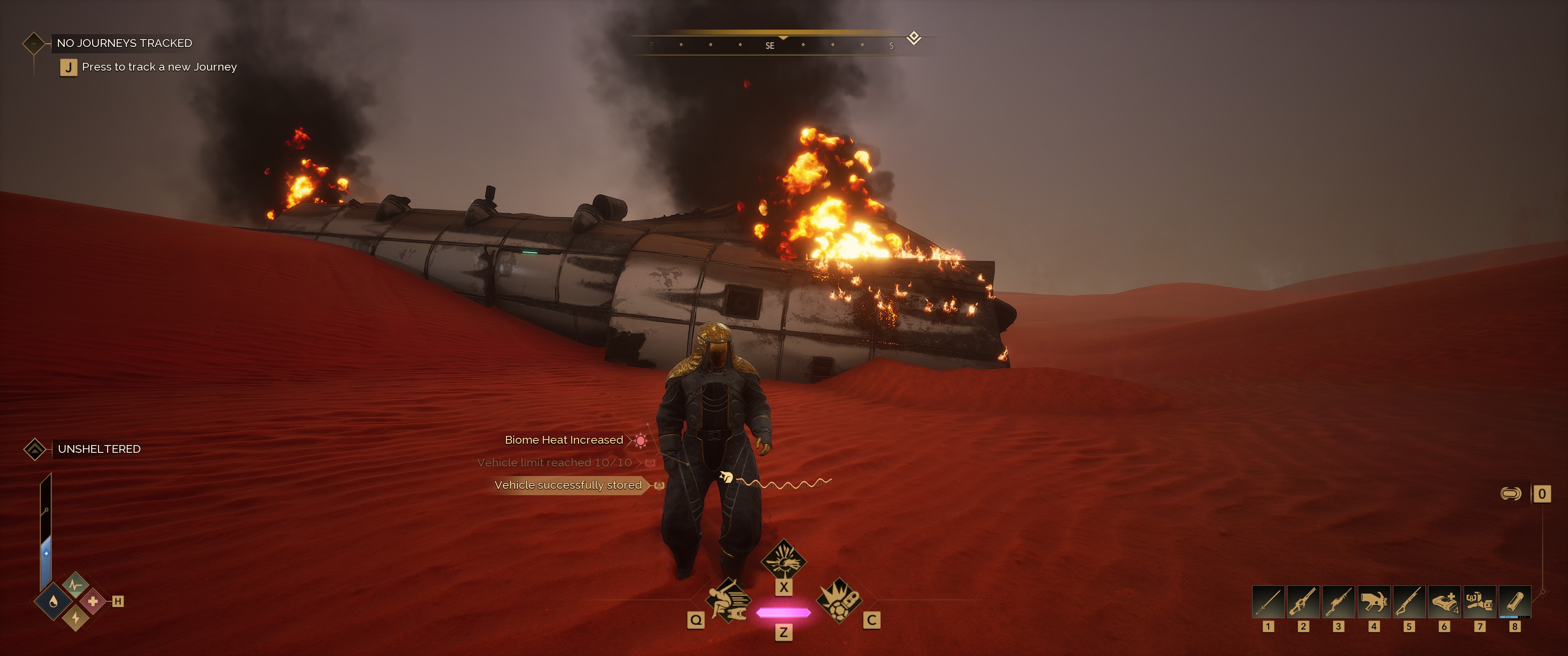Click the water droplet hydration icon

coord(54,602)
